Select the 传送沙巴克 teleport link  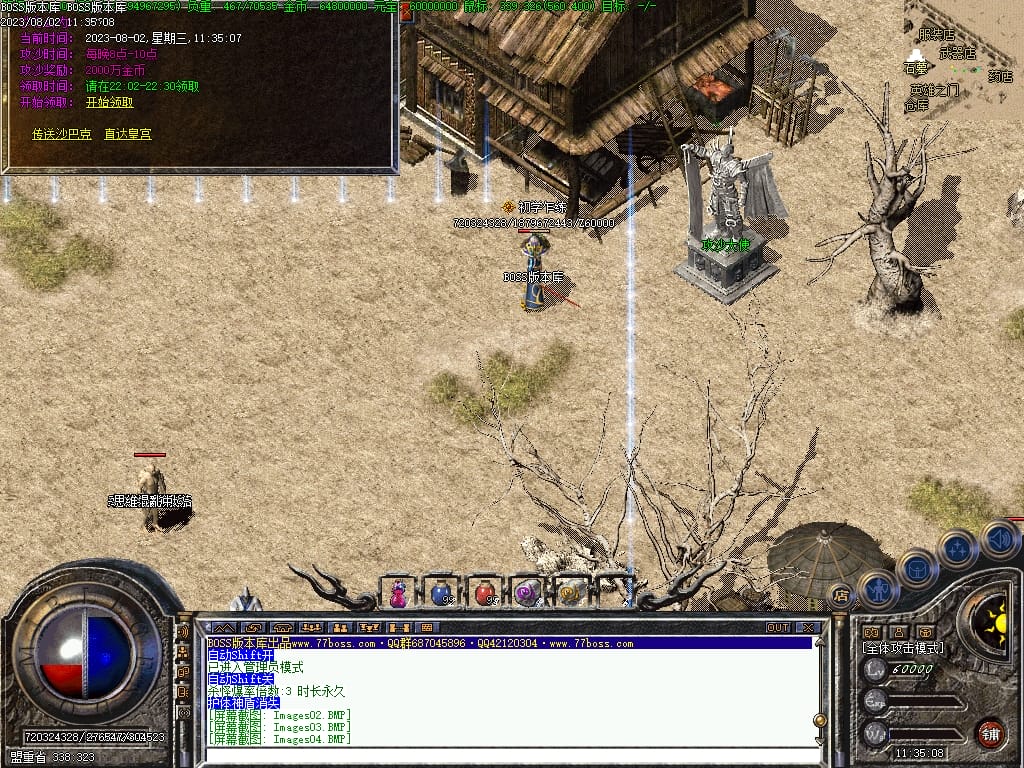62,134
